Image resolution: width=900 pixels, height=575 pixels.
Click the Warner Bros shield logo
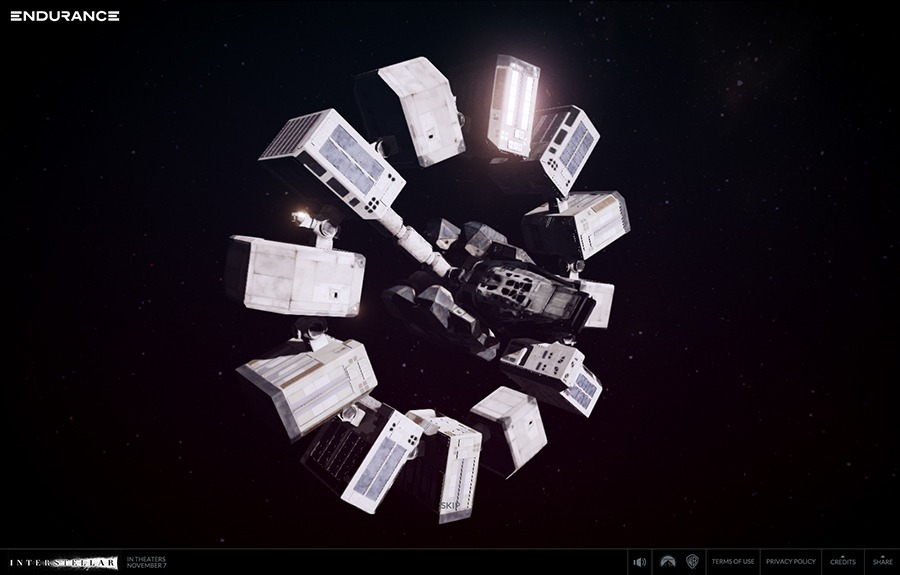pos(692,562)
